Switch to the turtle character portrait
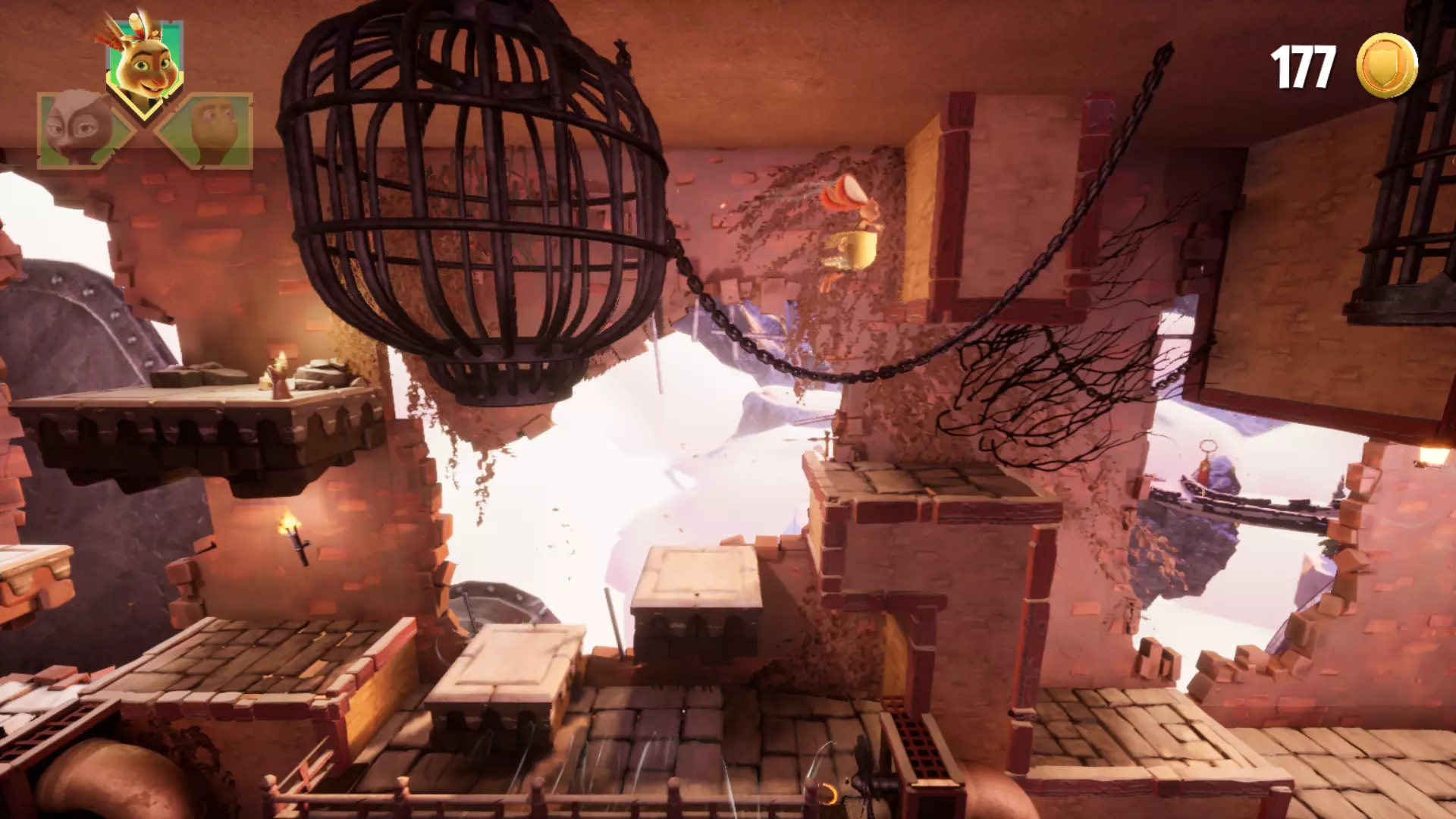The width and height of the screenshot is (1456, 819). [211, 129]
